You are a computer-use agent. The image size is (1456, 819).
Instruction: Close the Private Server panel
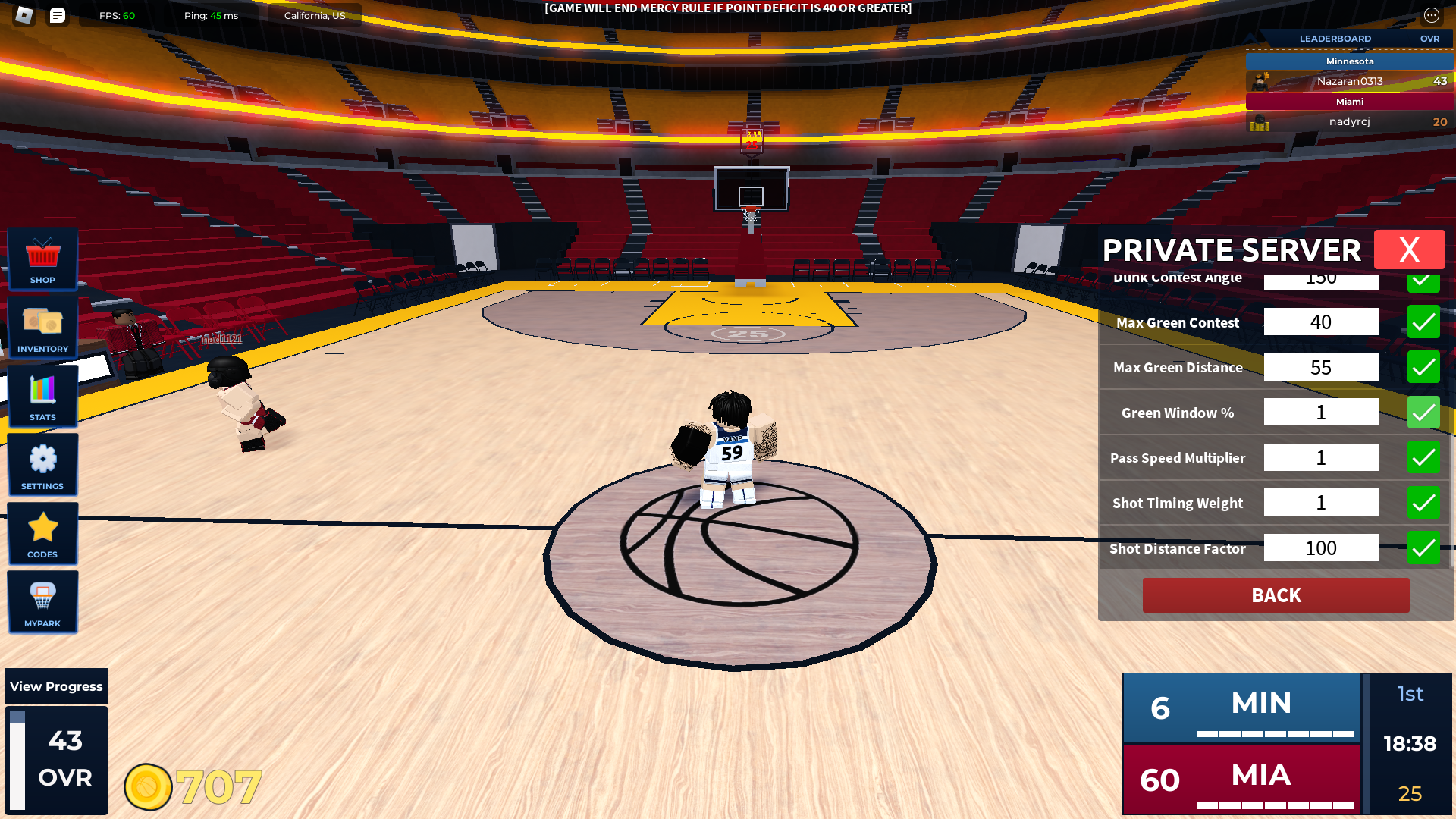coord(1409,249)
